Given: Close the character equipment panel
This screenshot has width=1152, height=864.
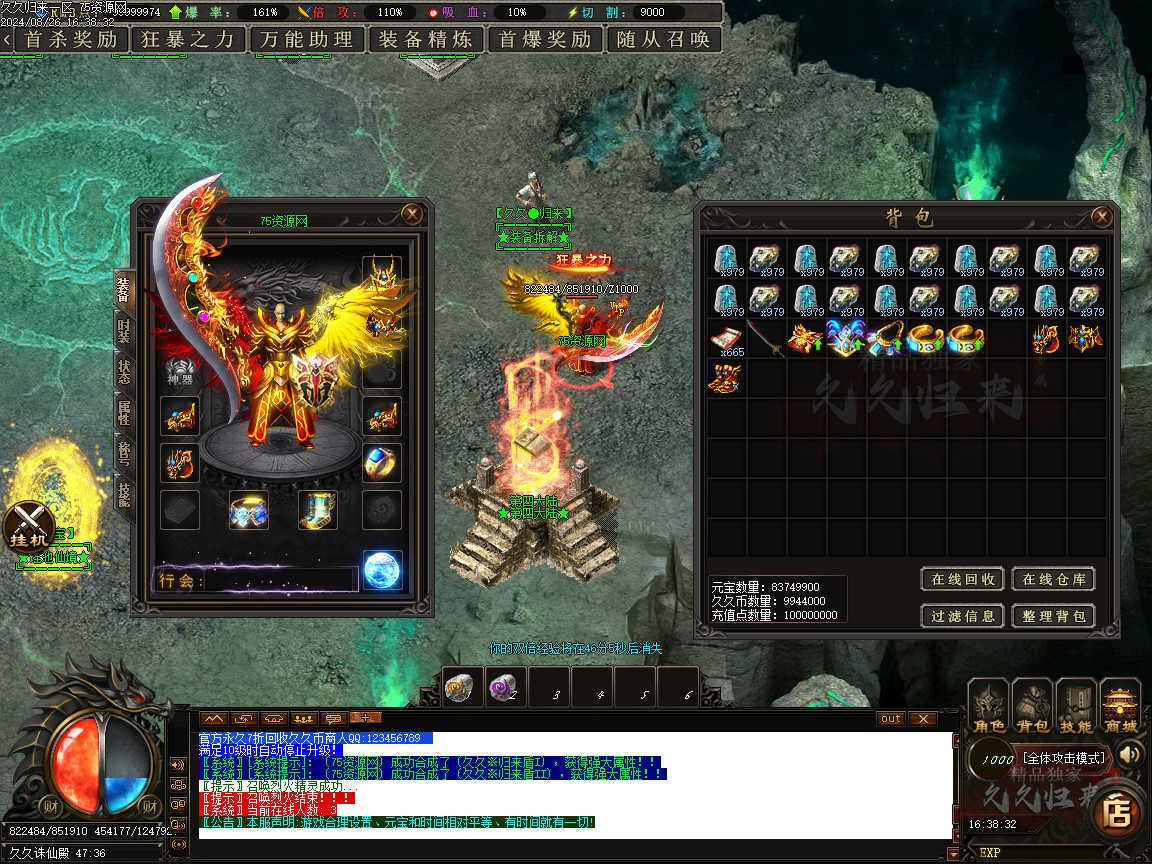Looking at the screenshot, I should tap(412, 214).
